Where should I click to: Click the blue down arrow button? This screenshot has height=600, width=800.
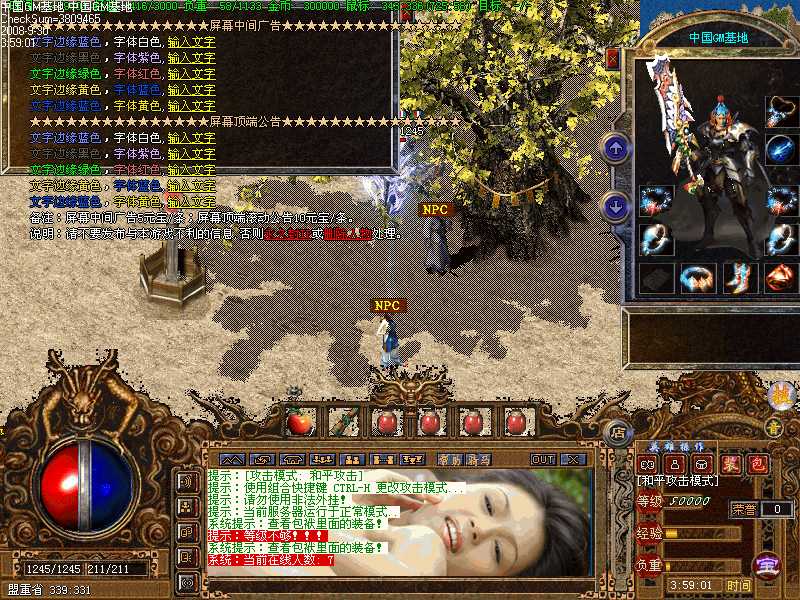[x=616, y=207]
